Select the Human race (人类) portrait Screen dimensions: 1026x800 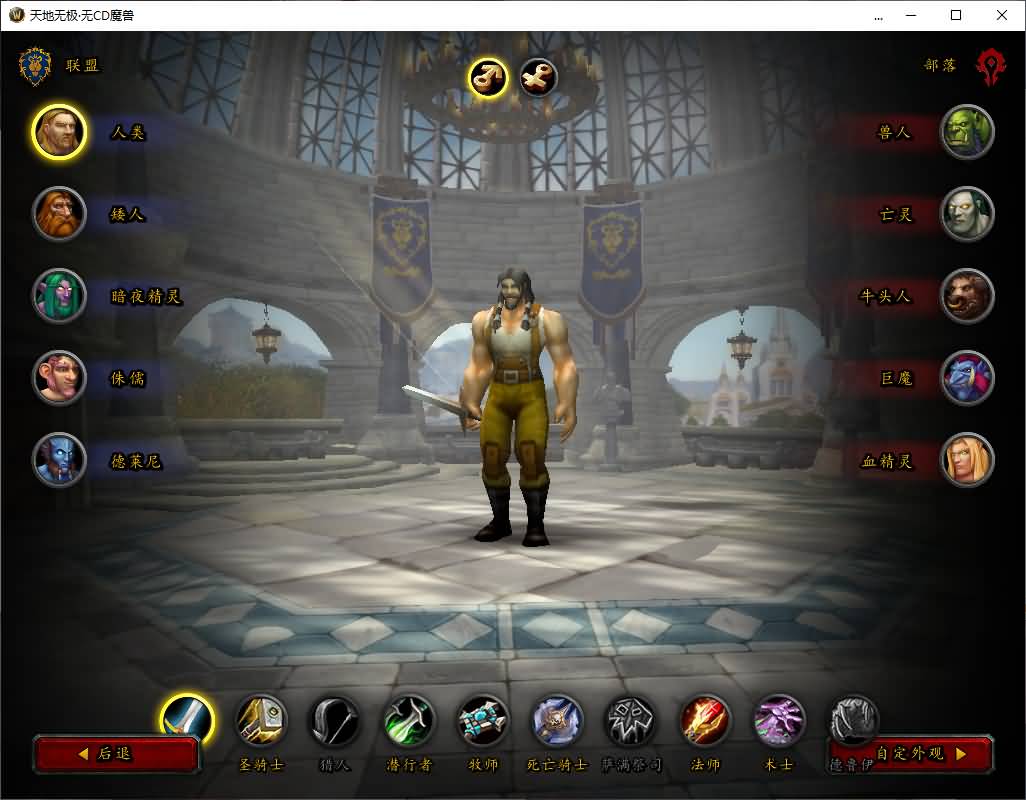click(59, 132)
